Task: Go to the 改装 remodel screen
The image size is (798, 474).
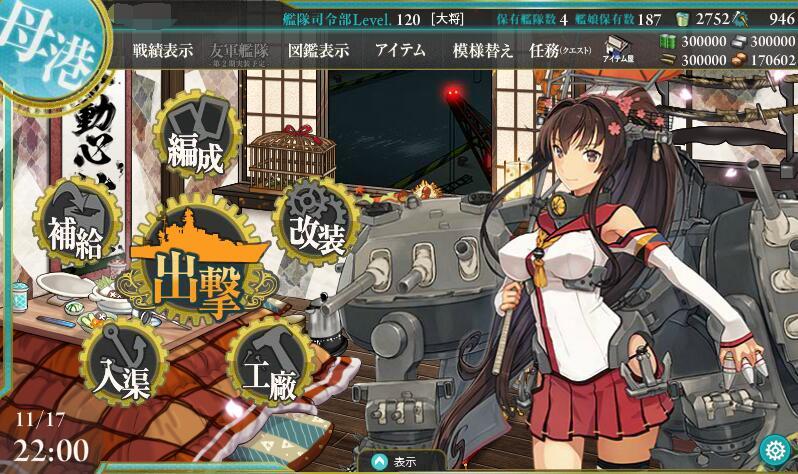Action: tap(316, 221)
